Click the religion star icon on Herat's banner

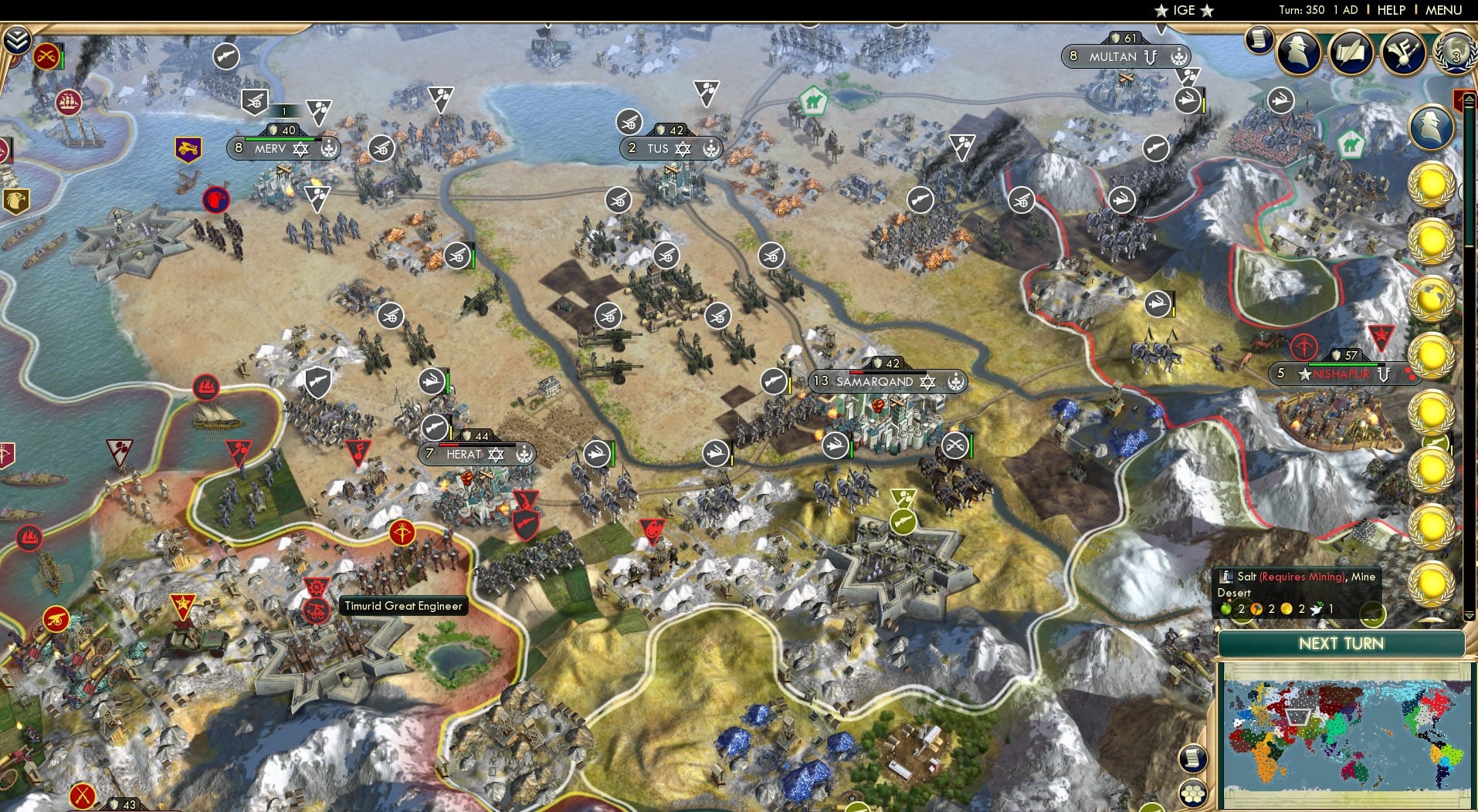click(495, 455)
